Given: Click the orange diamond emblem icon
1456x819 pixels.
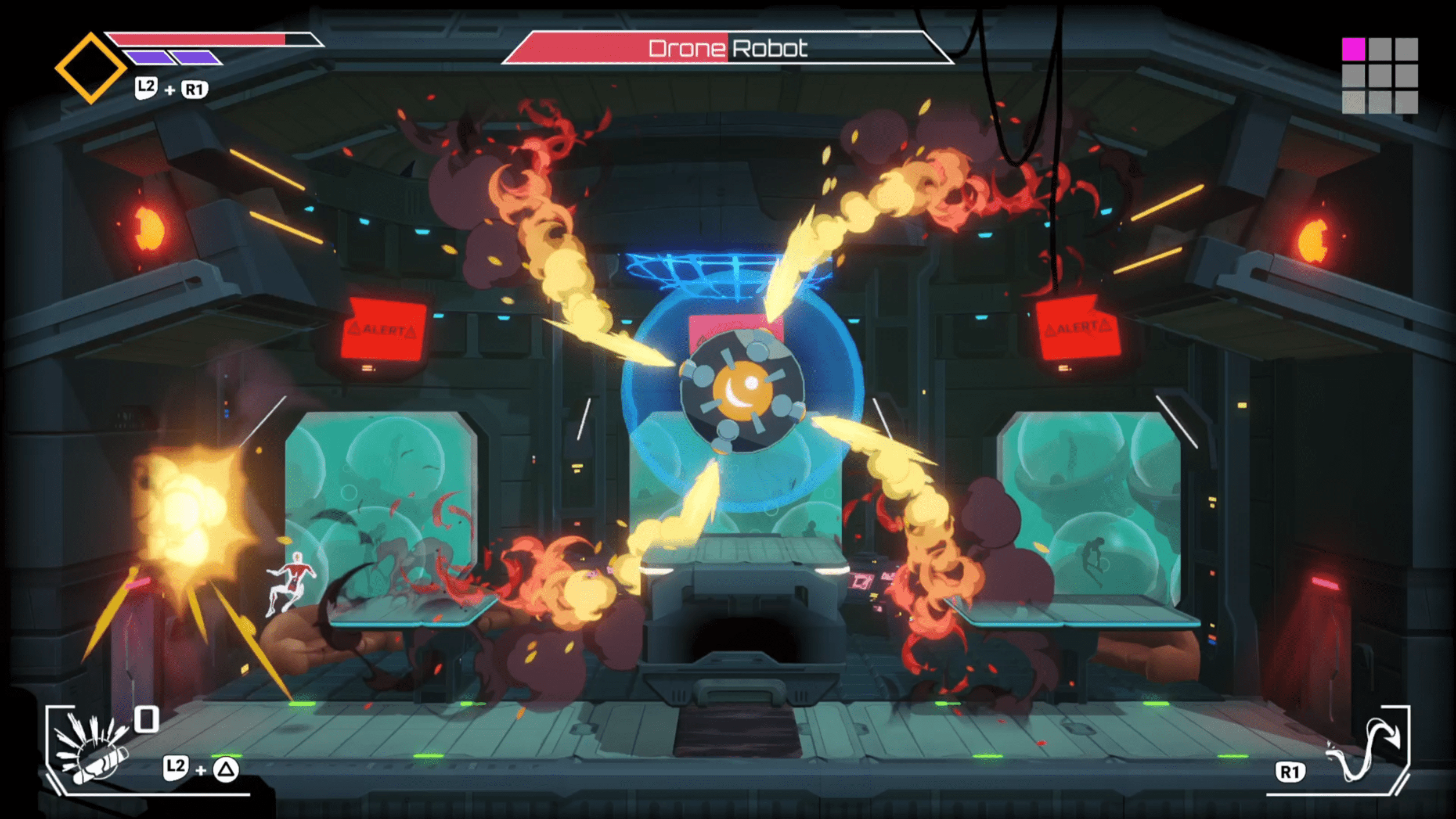Looking at the screenshot, I should [x=91, y=68].
